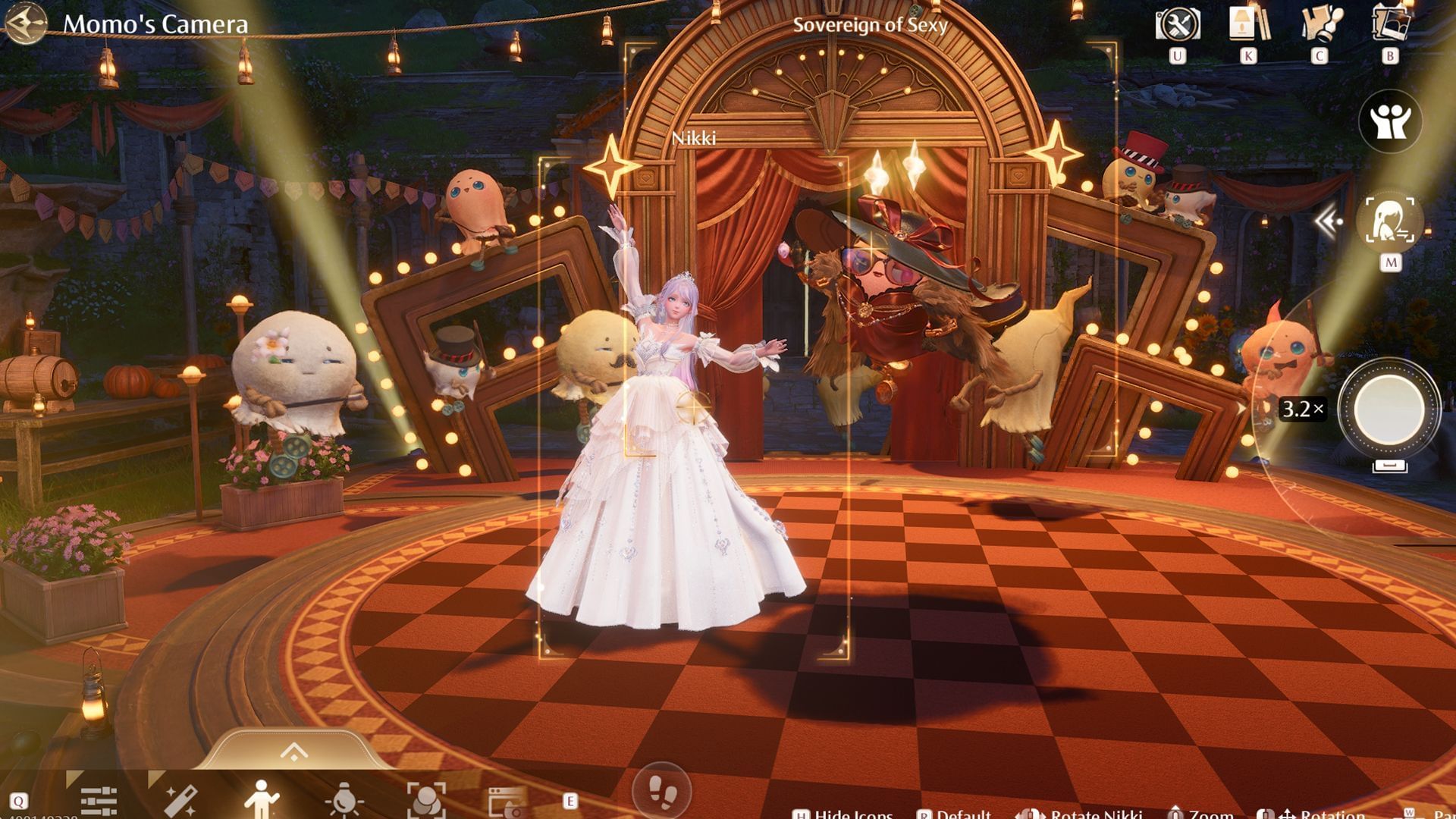Screen dimensions: 1456x819
Task: Take a photo with the shutter button
Action: point(1389,409)
